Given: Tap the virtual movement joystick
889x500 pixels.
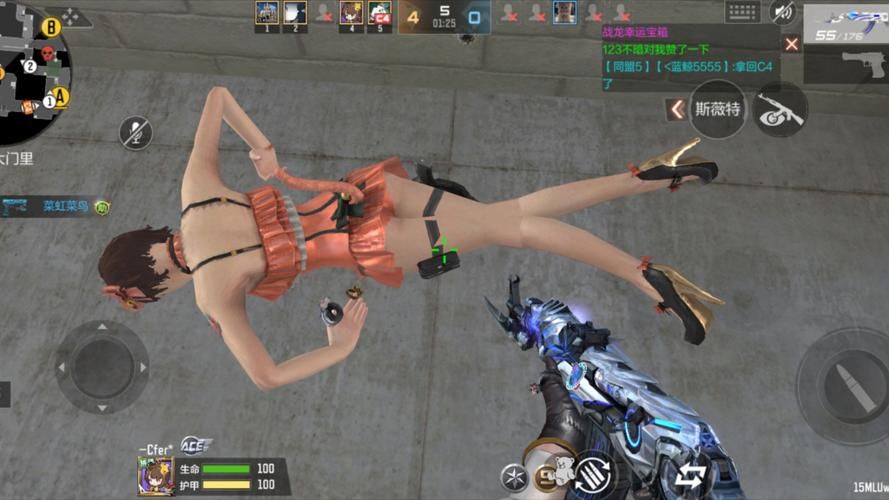Looking at the screenshot, I should (101, 366).
